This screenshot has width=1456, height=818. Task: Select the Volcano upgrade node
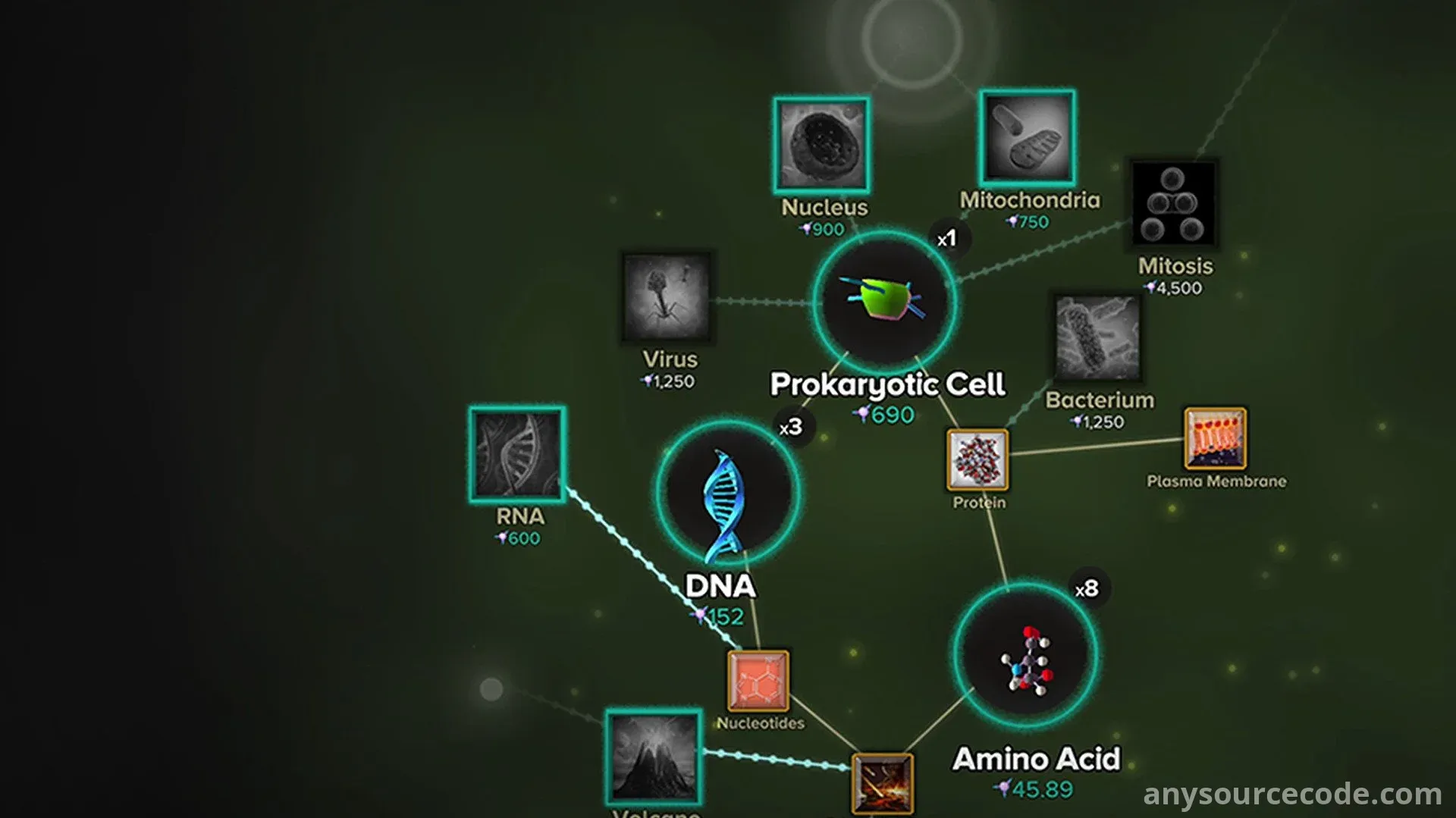(653, 757)
